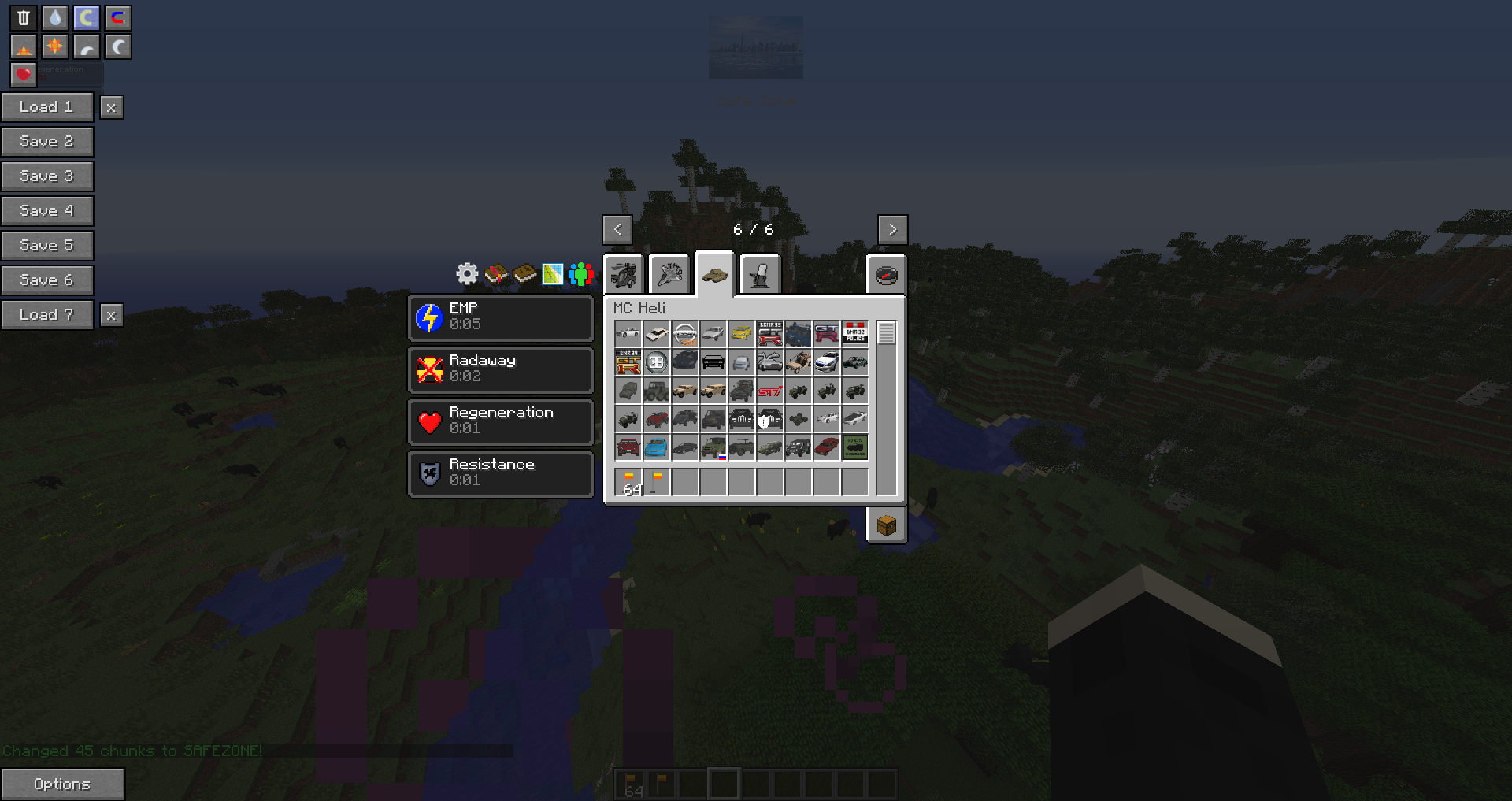Open the next item page with right arrow
Screen dimensions: 1512x801
(893, 229)
